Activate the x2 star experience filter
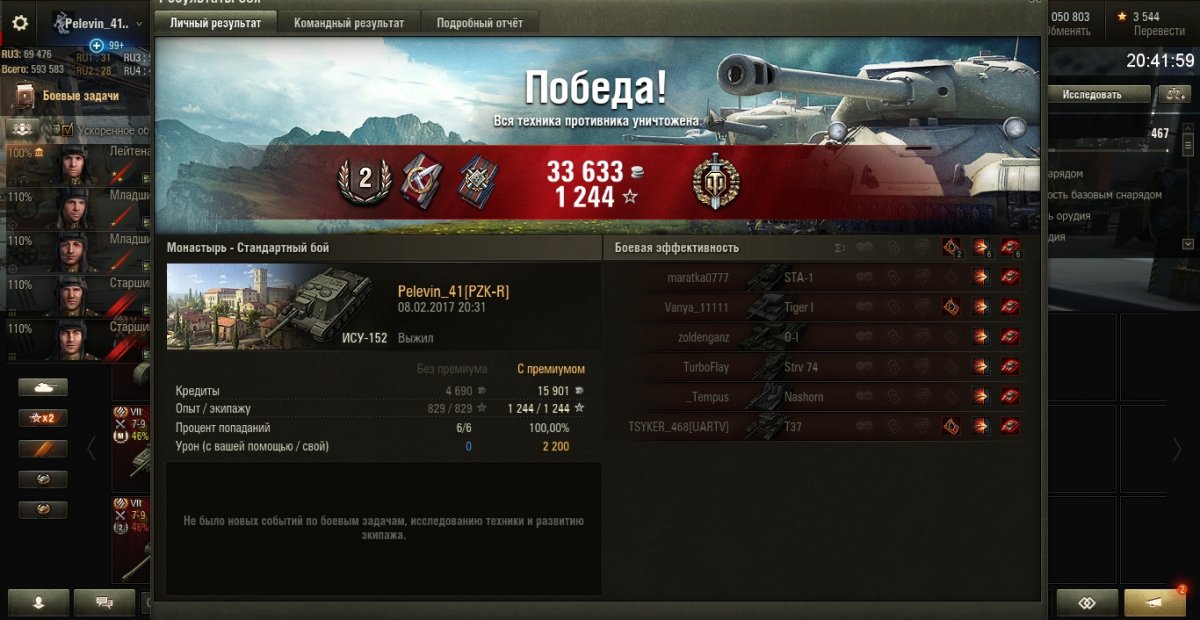1200x620 pixels. click(x=43, y=418)
